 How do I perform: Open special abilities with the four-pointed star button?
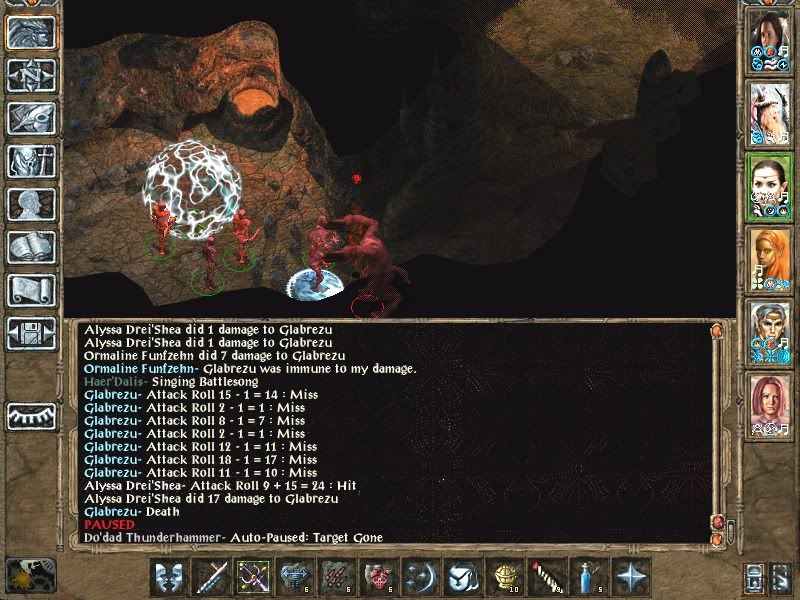pyautogui.click(x=628, y=577)
